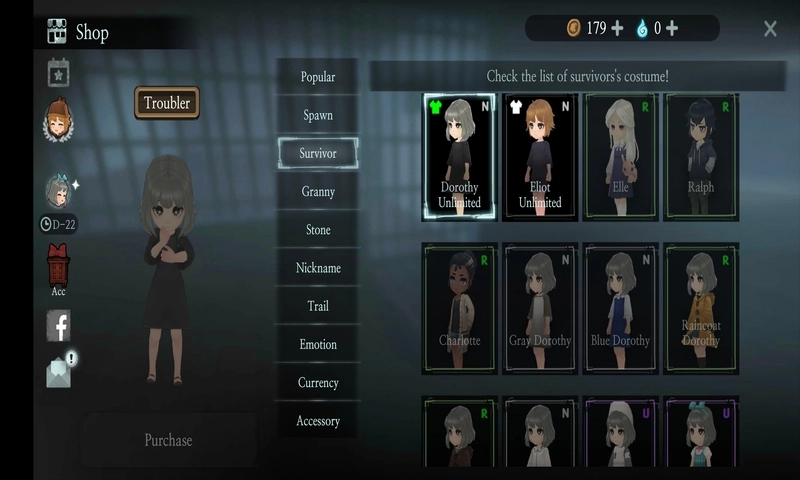Show the Accessory category
Viewport: 800px width, 480px height.
[x=318, y=421]
